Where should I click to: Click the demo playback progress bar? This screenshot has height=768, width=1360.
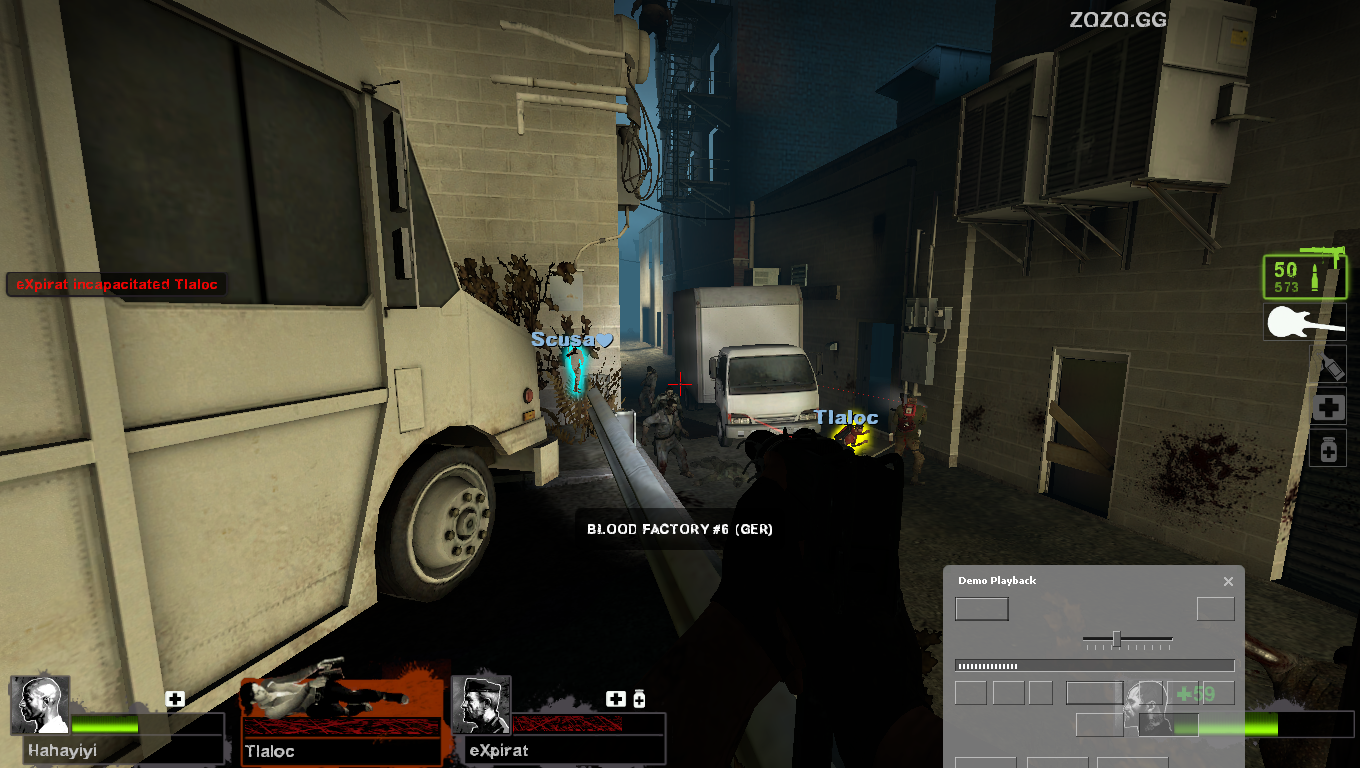[x=1094, y=666]
